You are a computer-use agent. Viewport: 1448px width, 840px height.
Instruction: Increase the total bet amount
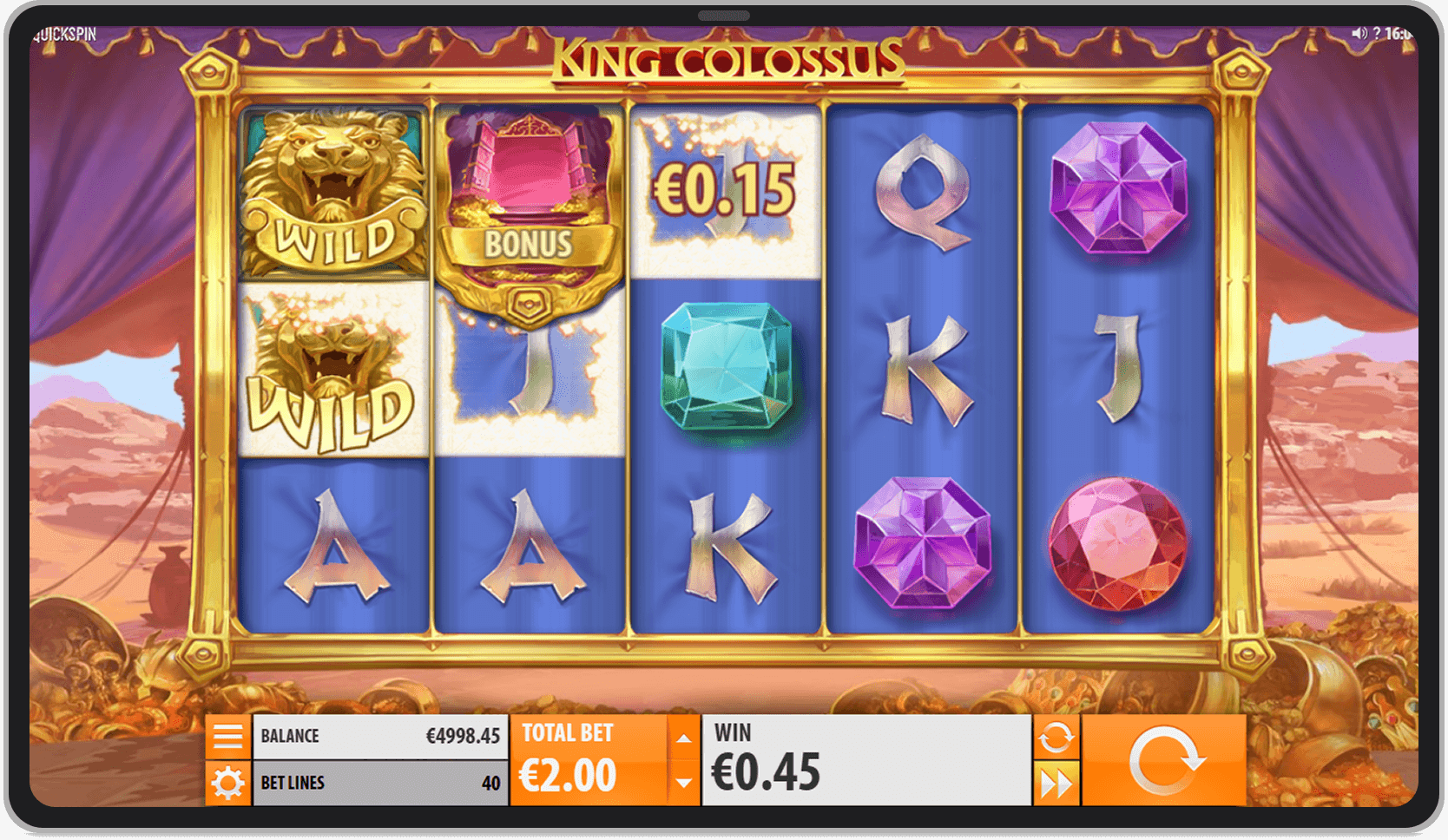(x=684, y=739)
